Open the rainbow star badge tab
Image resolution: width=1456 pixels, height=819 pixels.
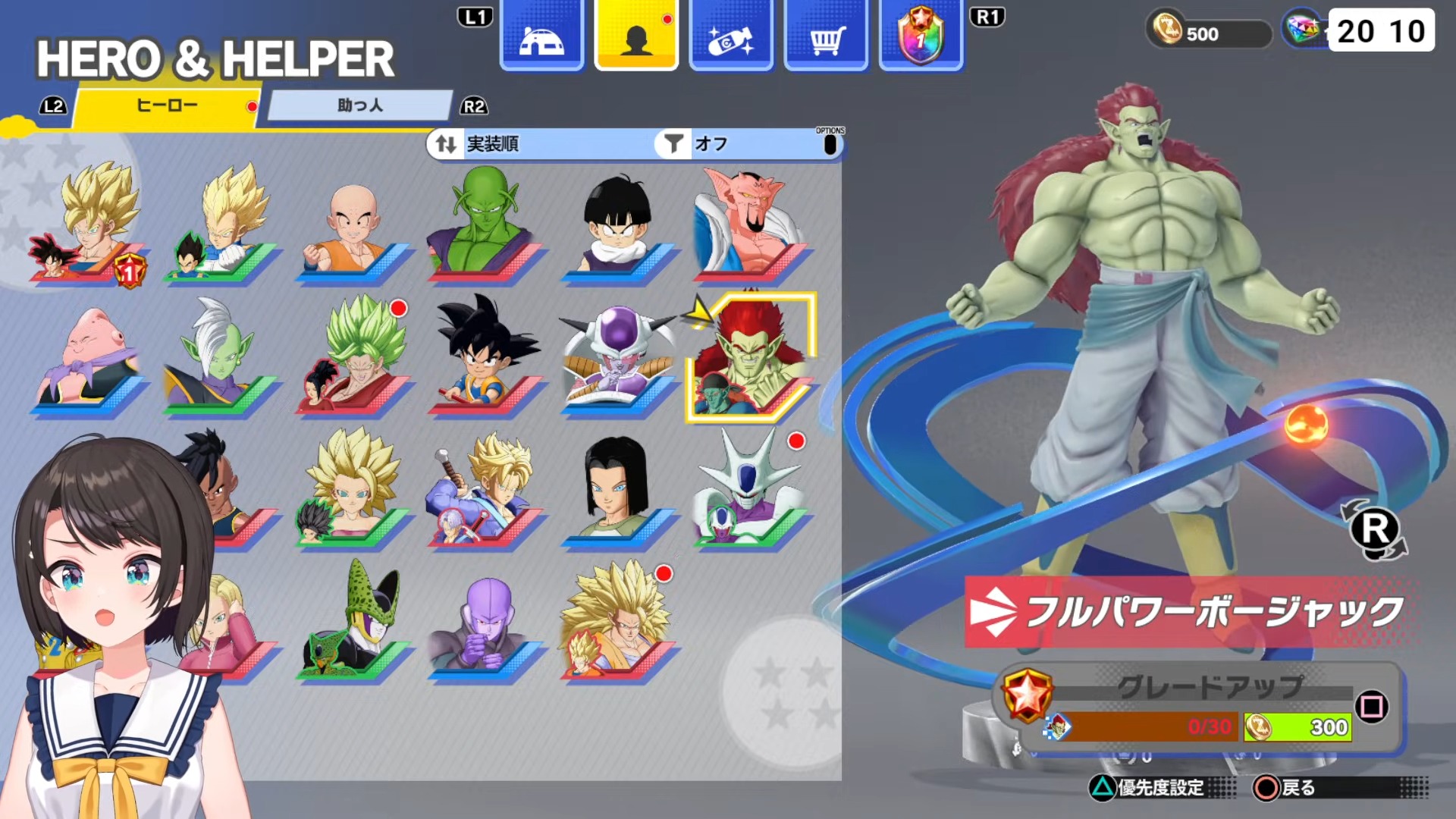pos(921,38)
